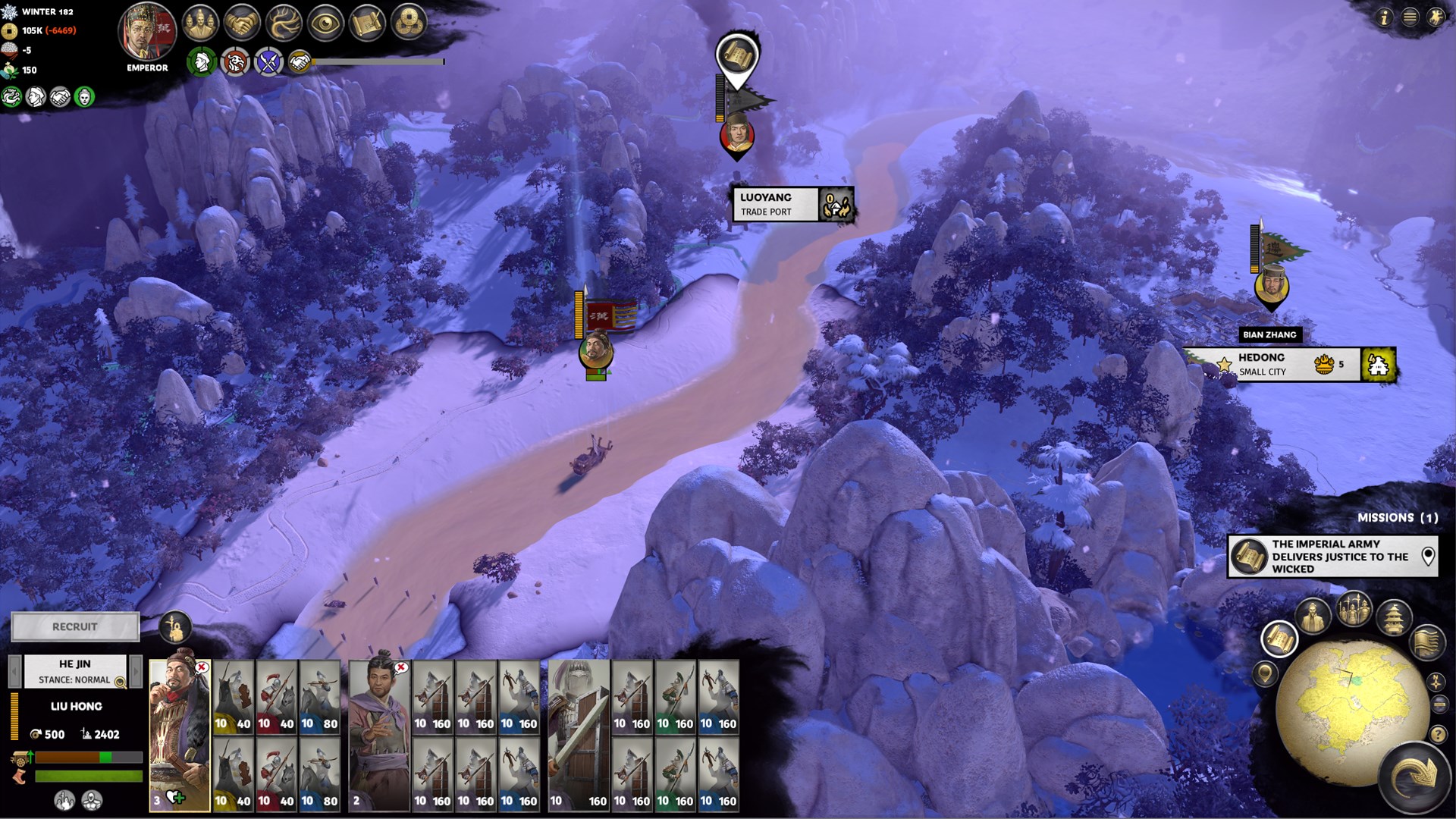This screenshot has width=1456, height=819.
Task: Open the He Jin stance selector
Action: (75, 672)
